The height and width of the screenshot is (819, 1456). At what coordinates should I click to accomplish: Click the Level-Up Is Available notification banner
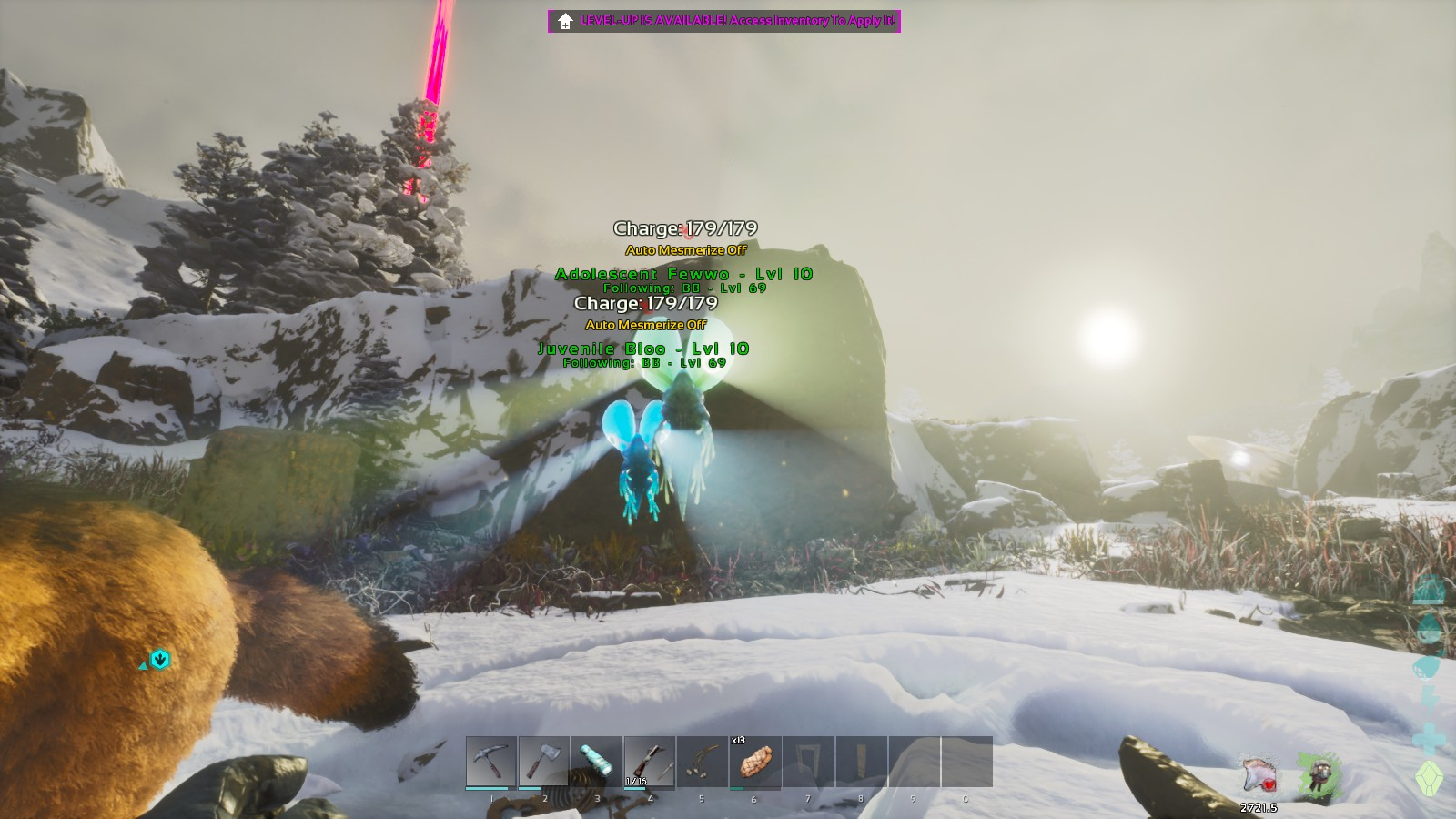tap(724, 21)
